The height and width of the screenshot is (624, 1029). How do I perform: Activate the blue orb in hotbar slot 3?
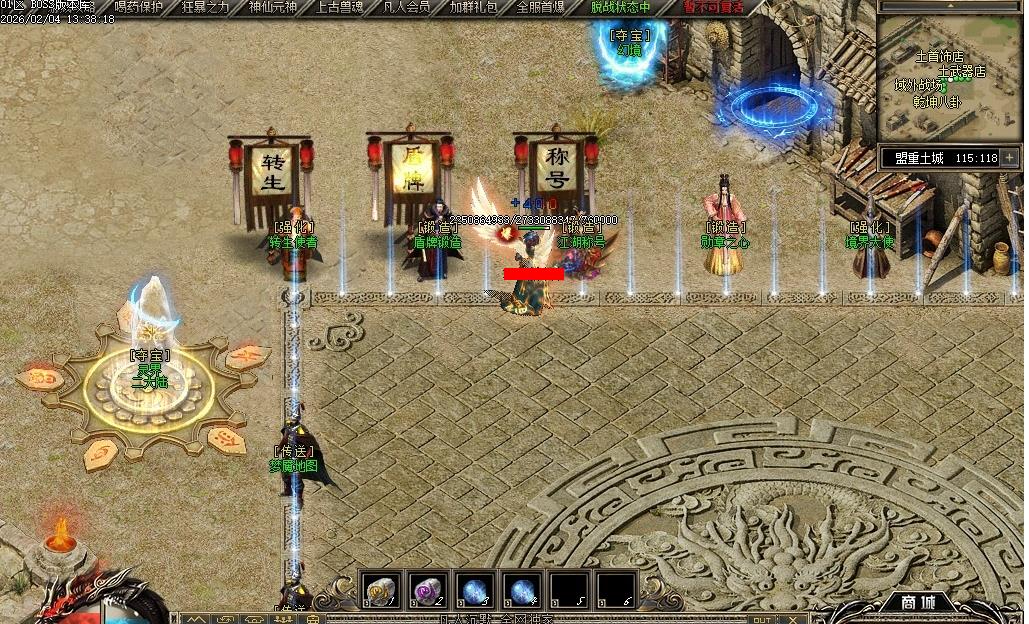click(x=475, y=591)
